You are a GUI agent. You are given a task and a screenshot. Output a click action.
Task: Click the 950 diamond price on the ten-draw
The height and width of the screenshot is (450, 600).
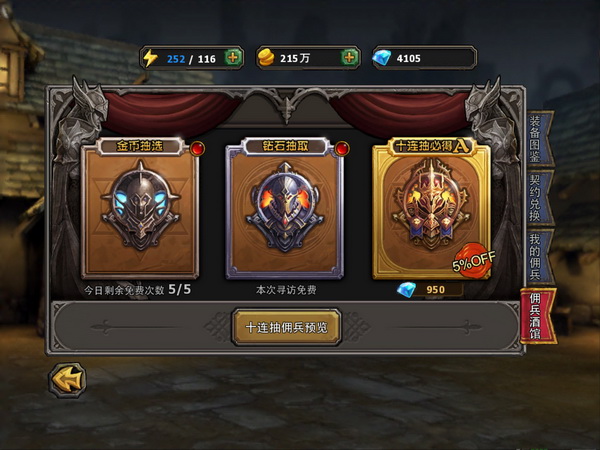pyautogui.click(x=430, y=290)
